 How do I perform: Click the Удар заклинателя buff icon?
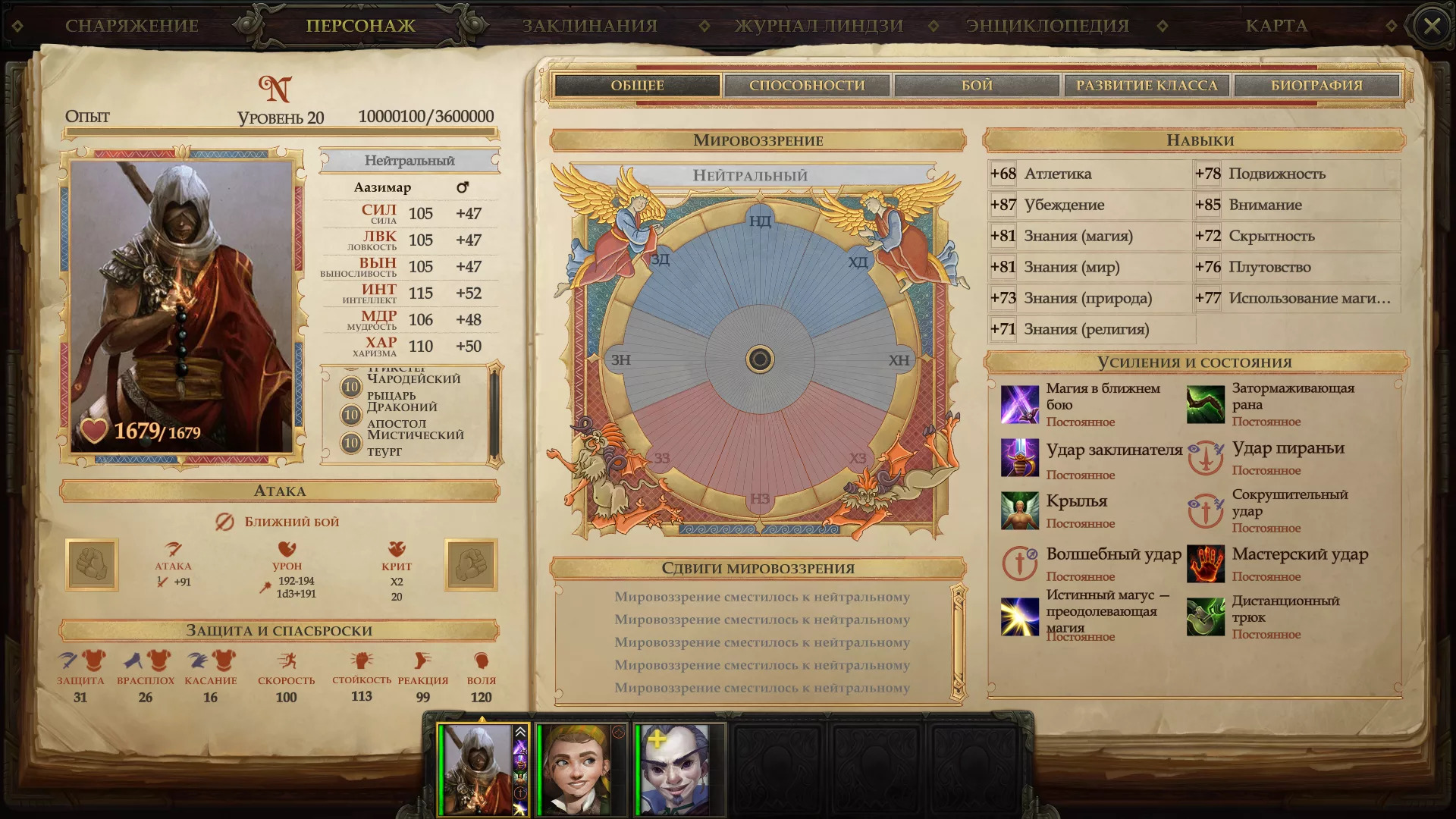1019,457
